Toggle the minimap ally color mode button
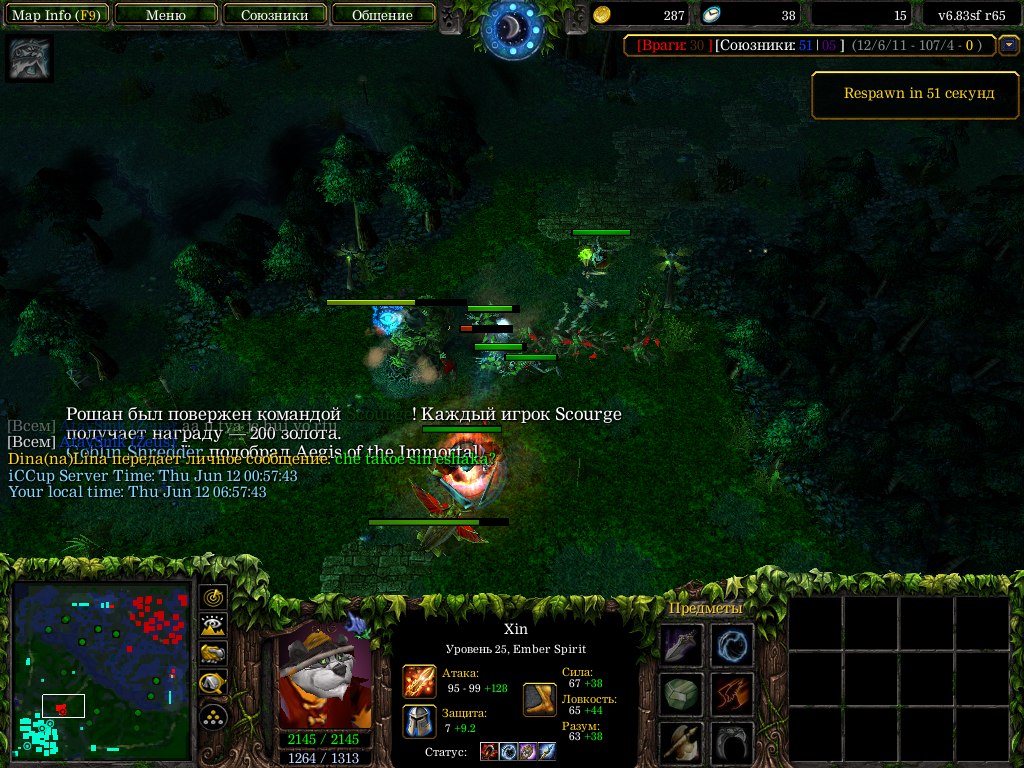Viewport: 1024px width, 768px height. coord(213,654)
